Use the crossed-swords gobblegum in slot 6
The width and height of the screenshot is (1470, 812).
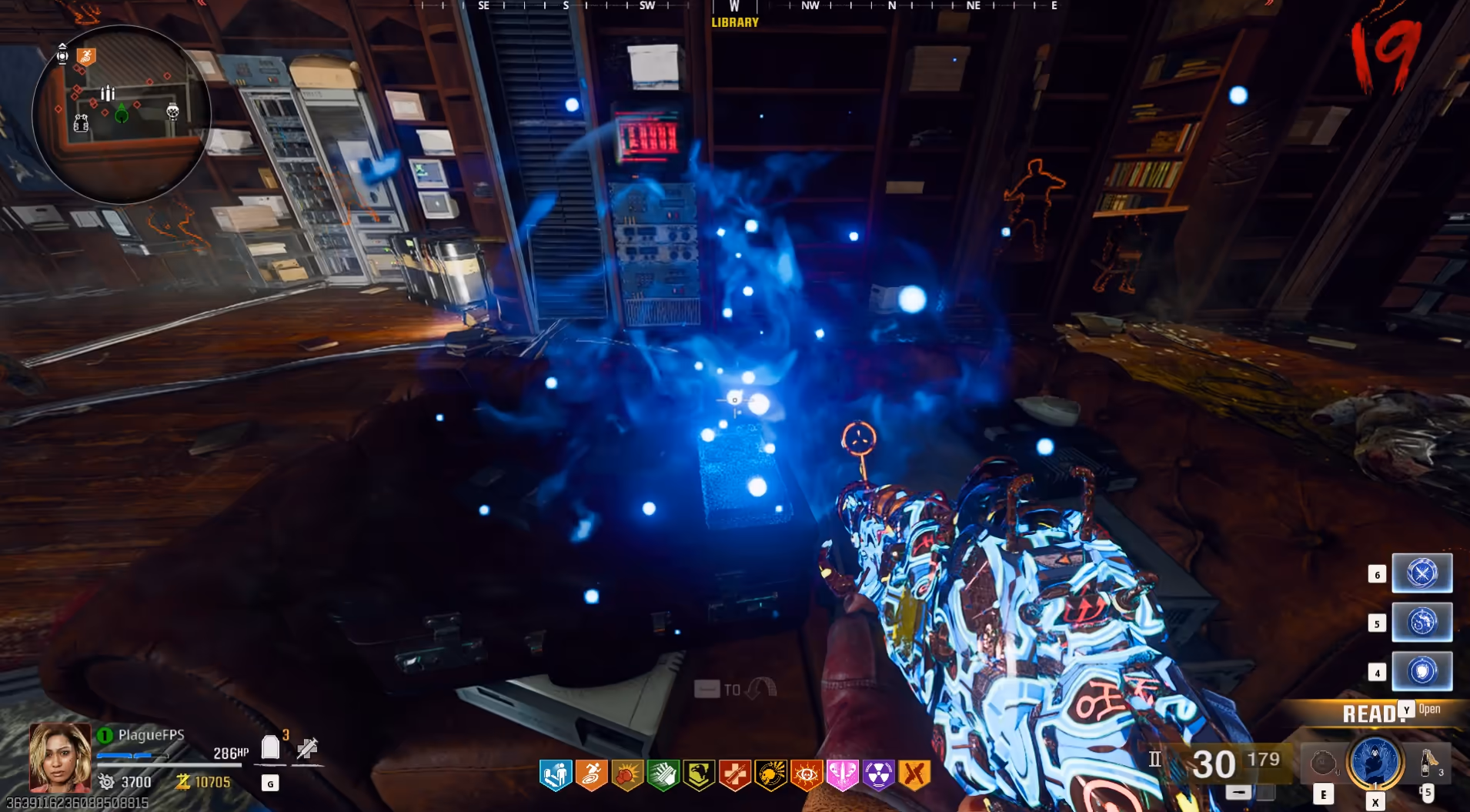click(1422, 573)
